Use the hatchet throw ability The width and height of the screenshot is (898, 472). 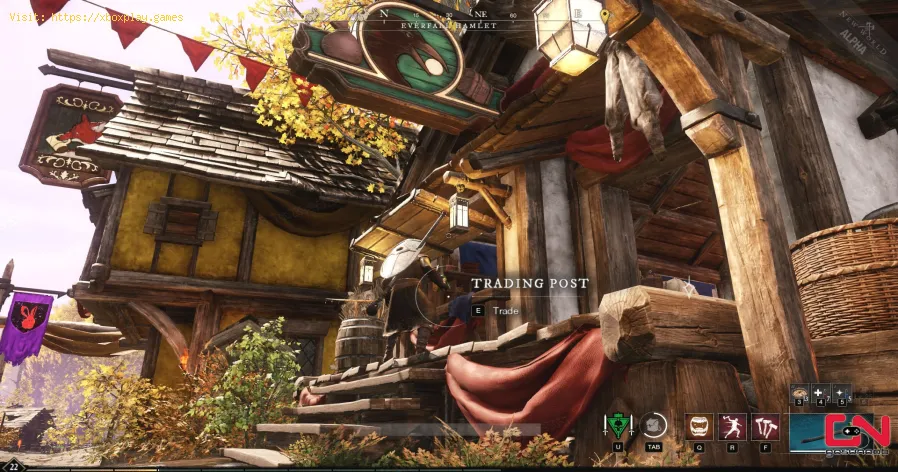[x=733, y=427]
